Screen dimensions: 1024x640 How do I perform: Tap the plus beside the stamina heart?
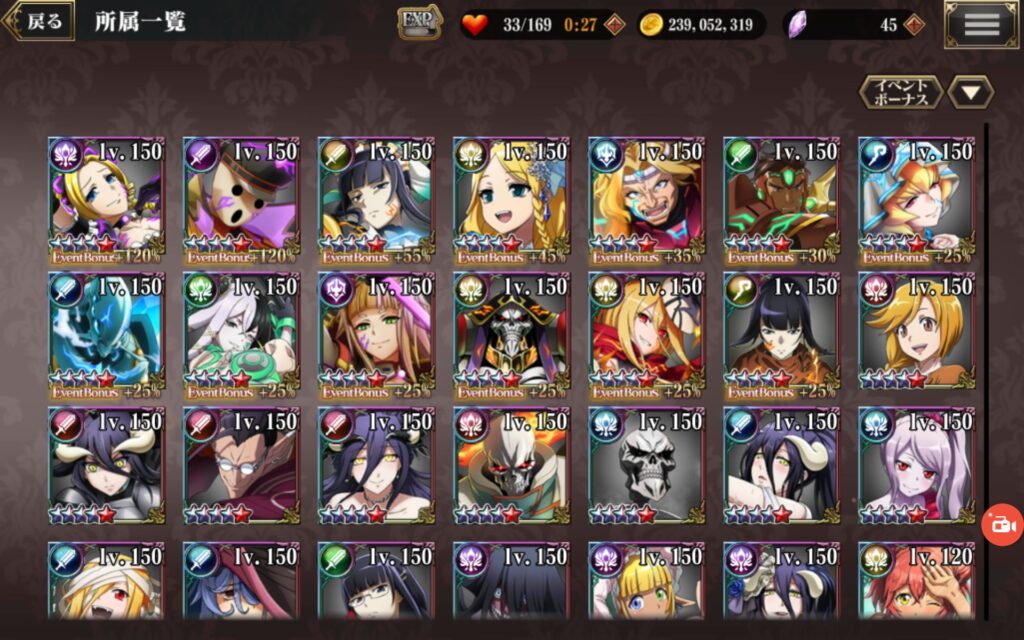tap(616, 24)
